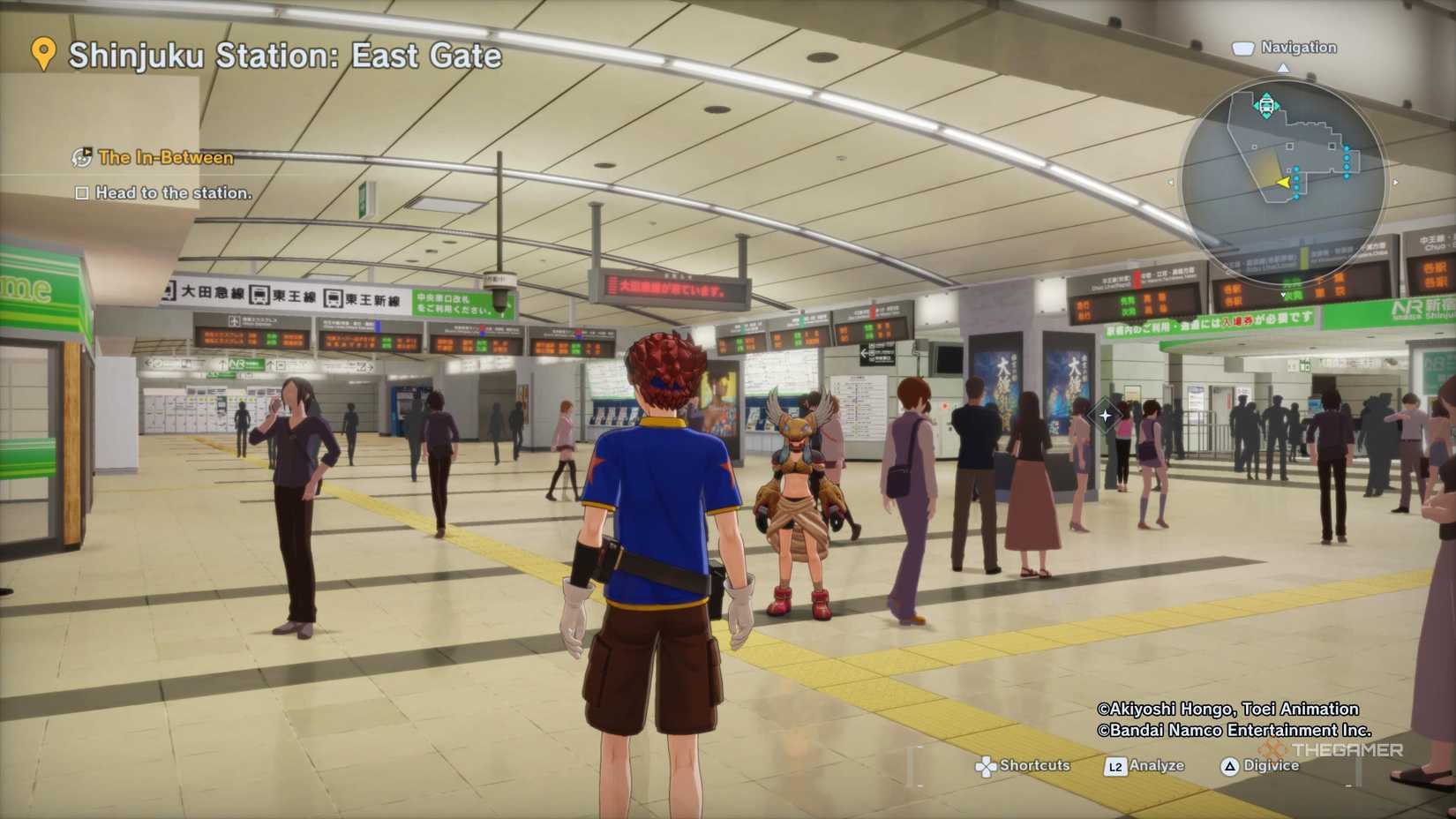Select the swirl quest icon next to The In-Between
The height and width of the screenshot is (819, 1456).
click(82, 158)
